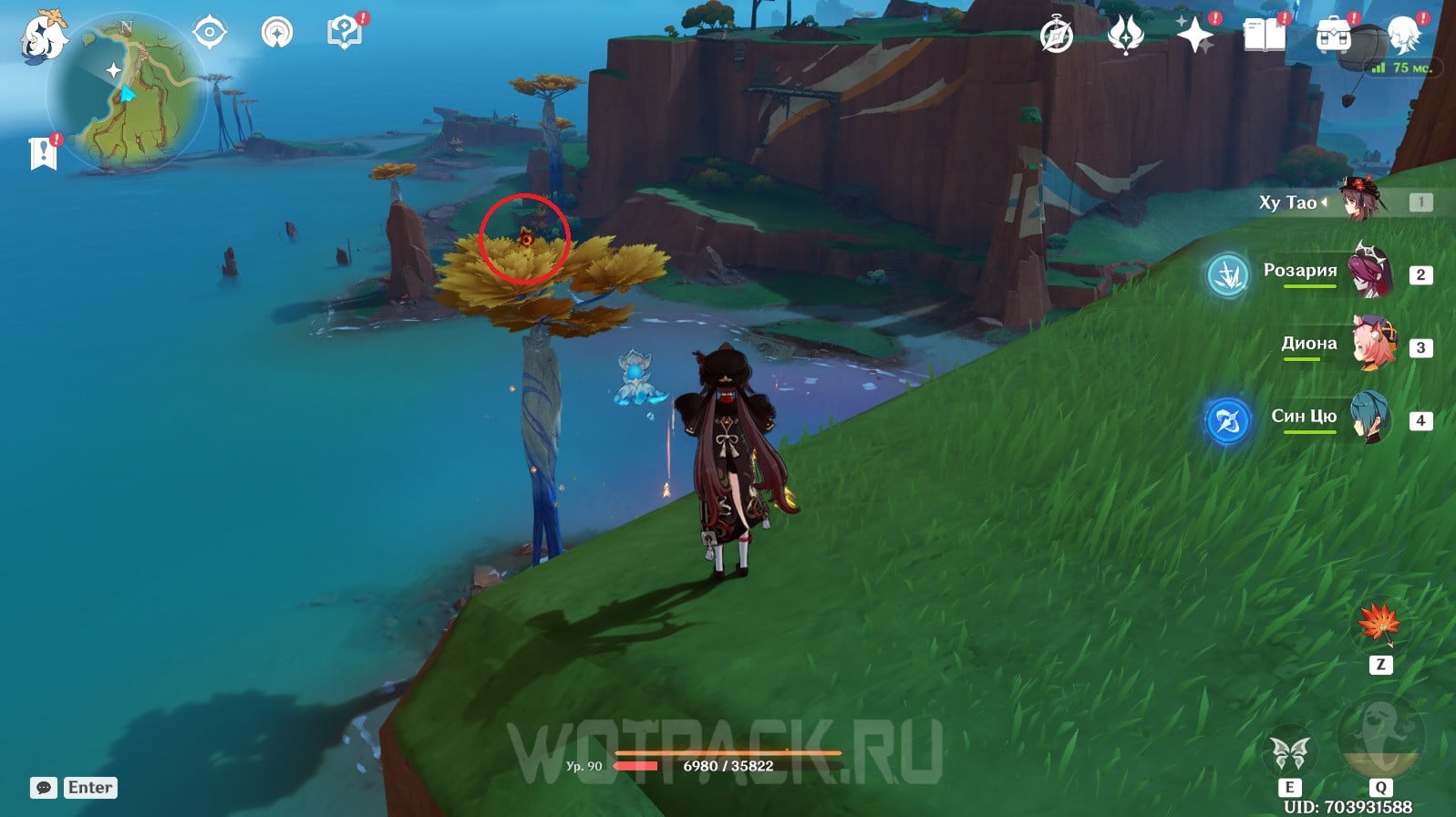Open the chat speech bubble

coord(44,788)
